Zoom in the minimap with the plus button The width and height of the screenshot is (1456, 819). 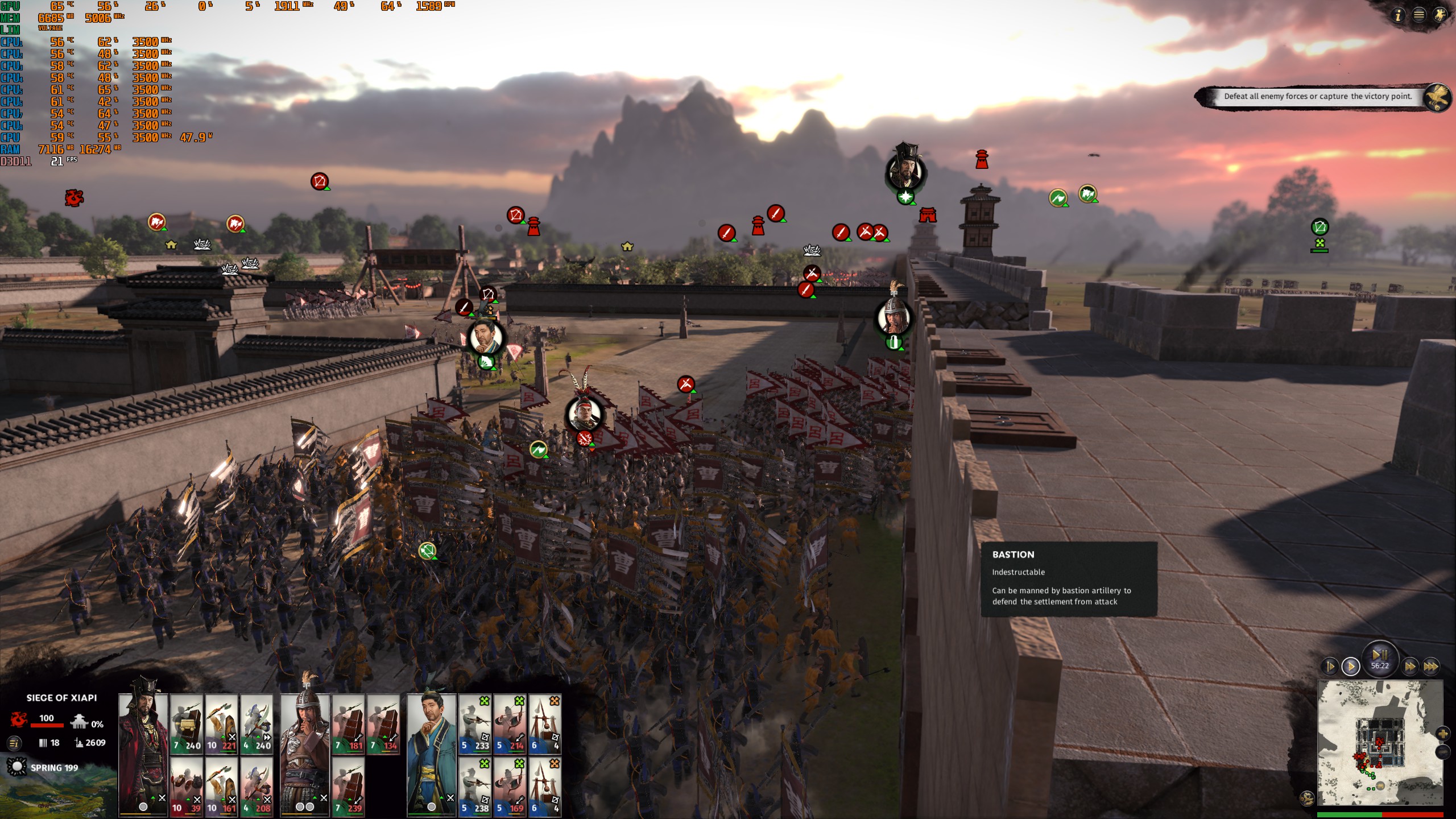click(1442, 734)
